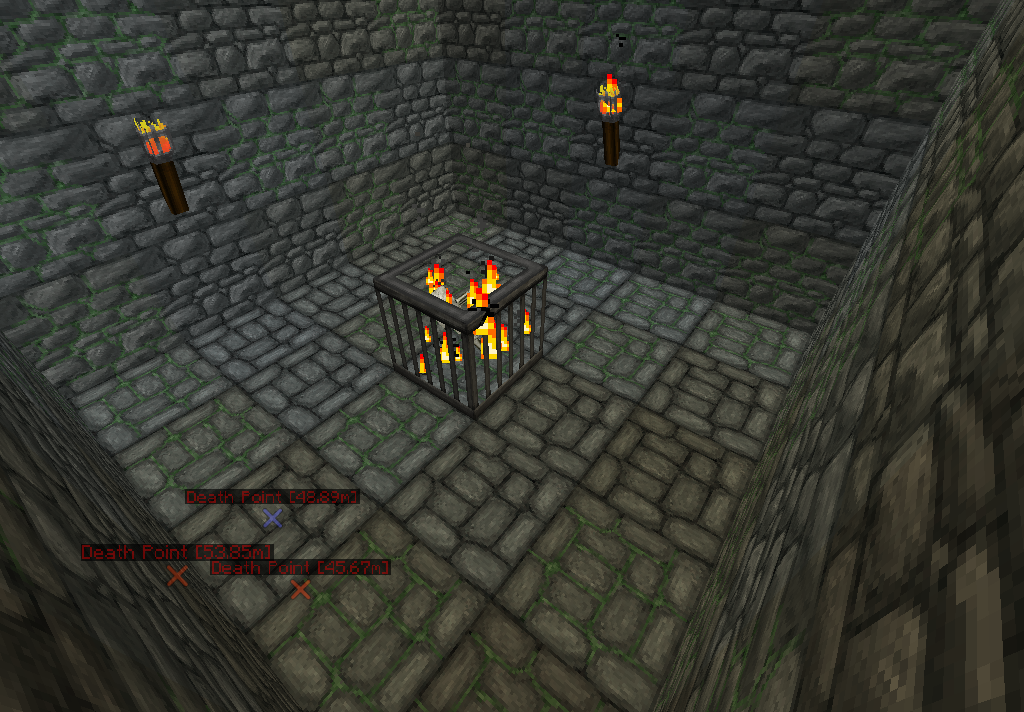The image size is (1024, 712).
Task: Select the Death Point 48.89m waypoint marker
Action: (x=272, y=517)
